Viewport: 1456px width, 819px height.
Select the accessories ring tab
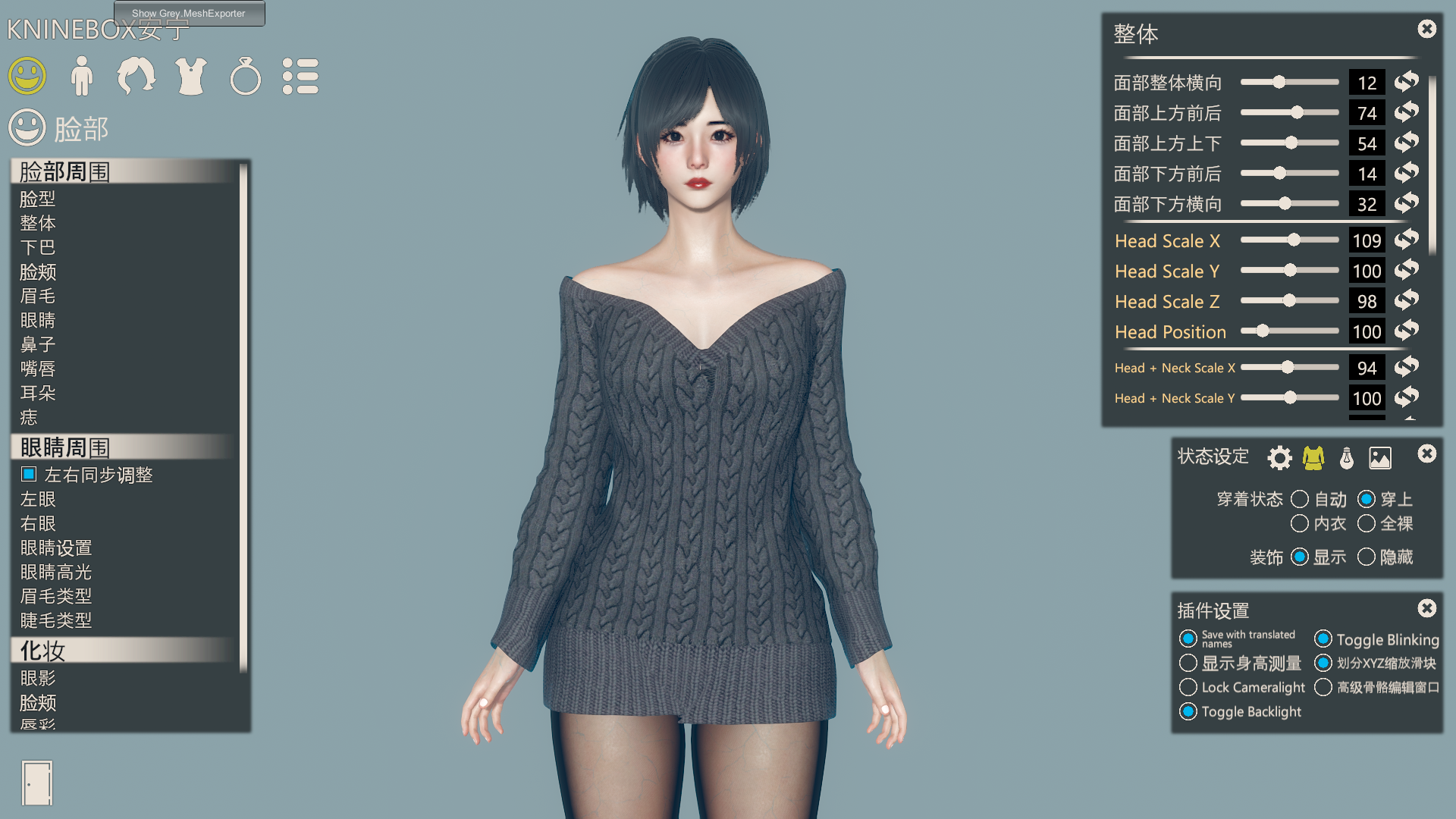[x=245, y=77]
